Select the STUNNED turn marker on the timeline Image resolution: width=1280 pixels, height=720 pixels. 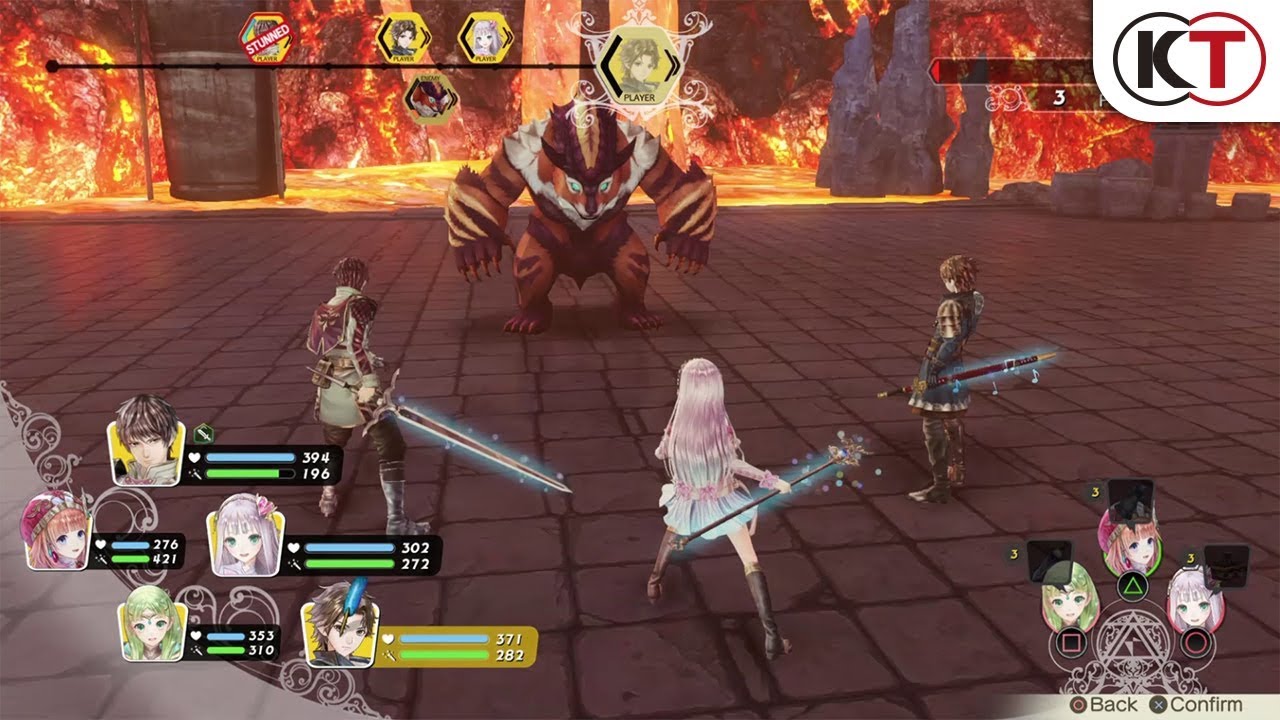(x=266, y=38)
